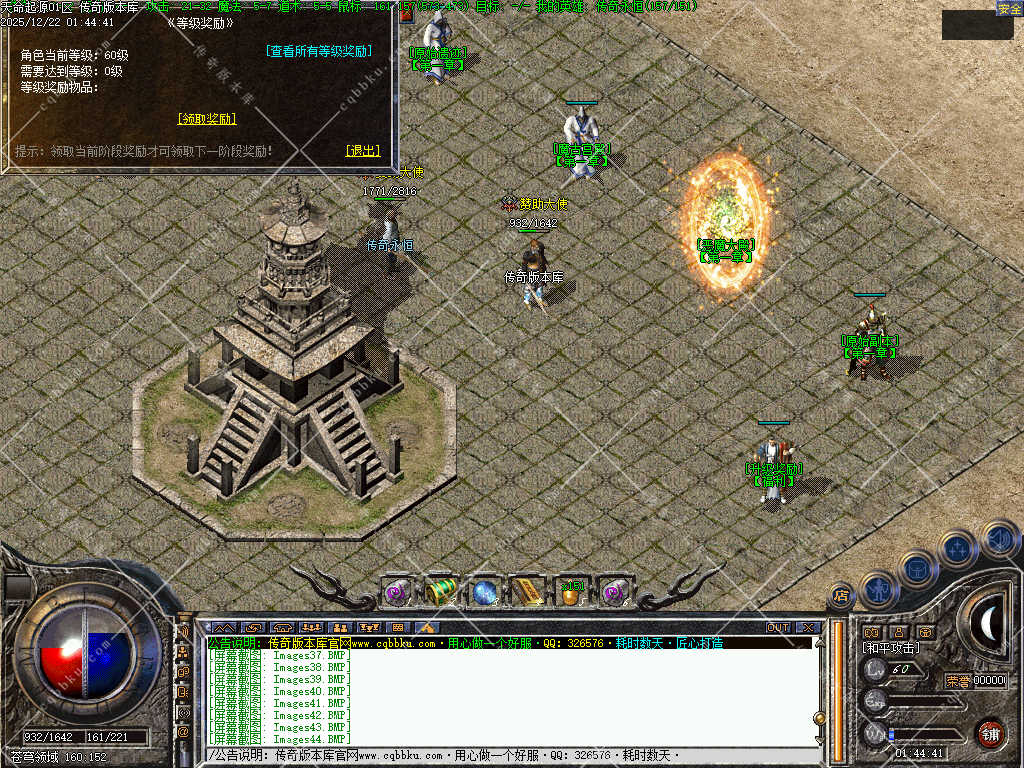This screenshot has height=768, width=1024.
Task: Open the bag inventory round button
Action: [917, 568]
